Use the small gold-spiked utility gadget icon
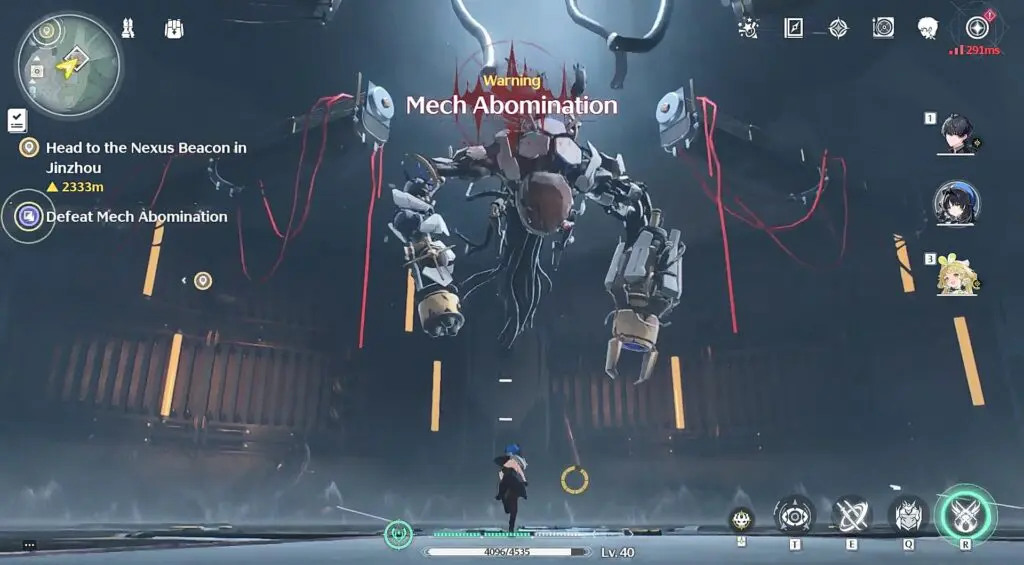This screenshot has width=1024, height=565. coord(741,519)
